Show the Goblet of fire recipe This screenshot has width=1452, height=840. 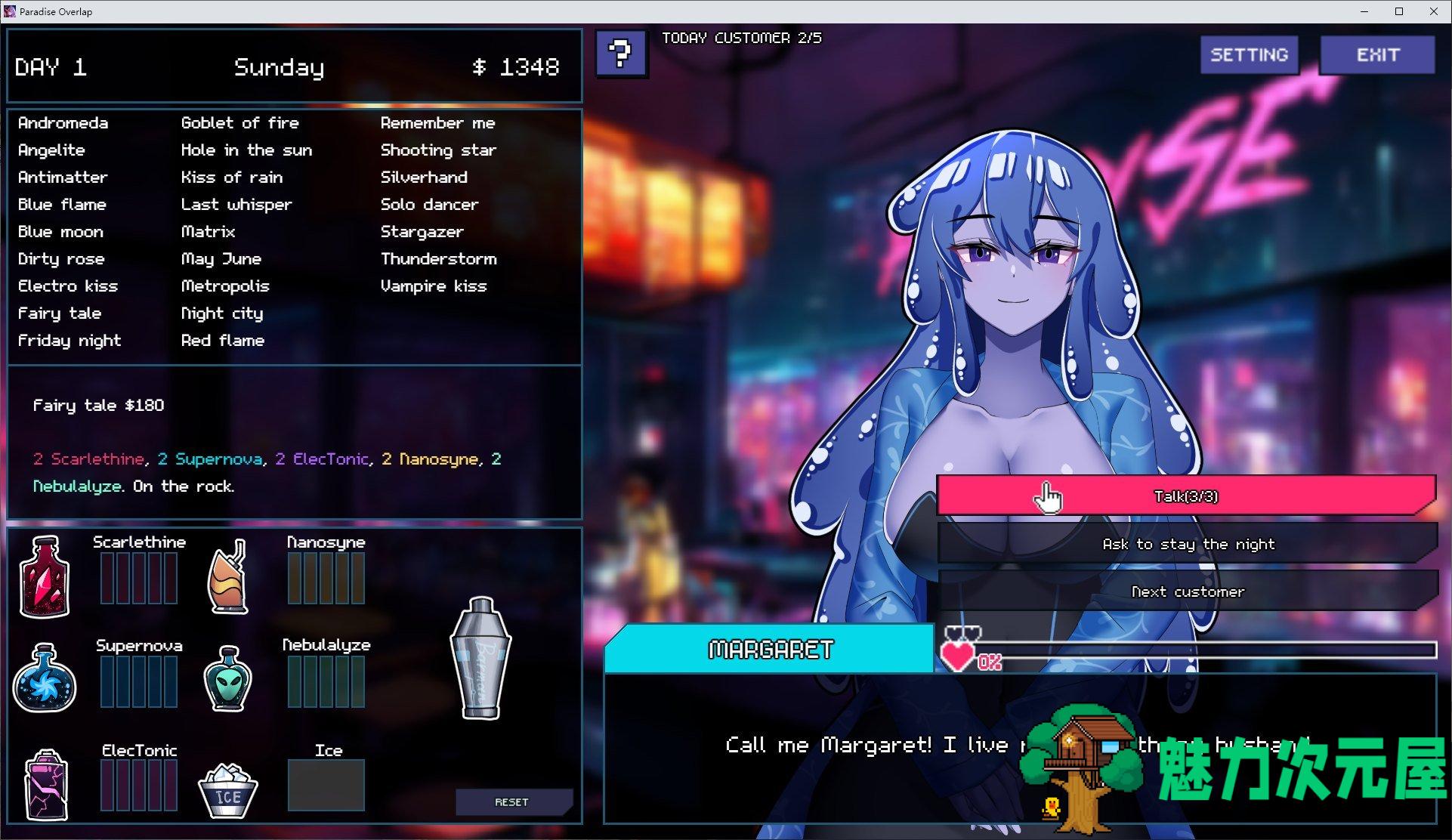point(240,123)
